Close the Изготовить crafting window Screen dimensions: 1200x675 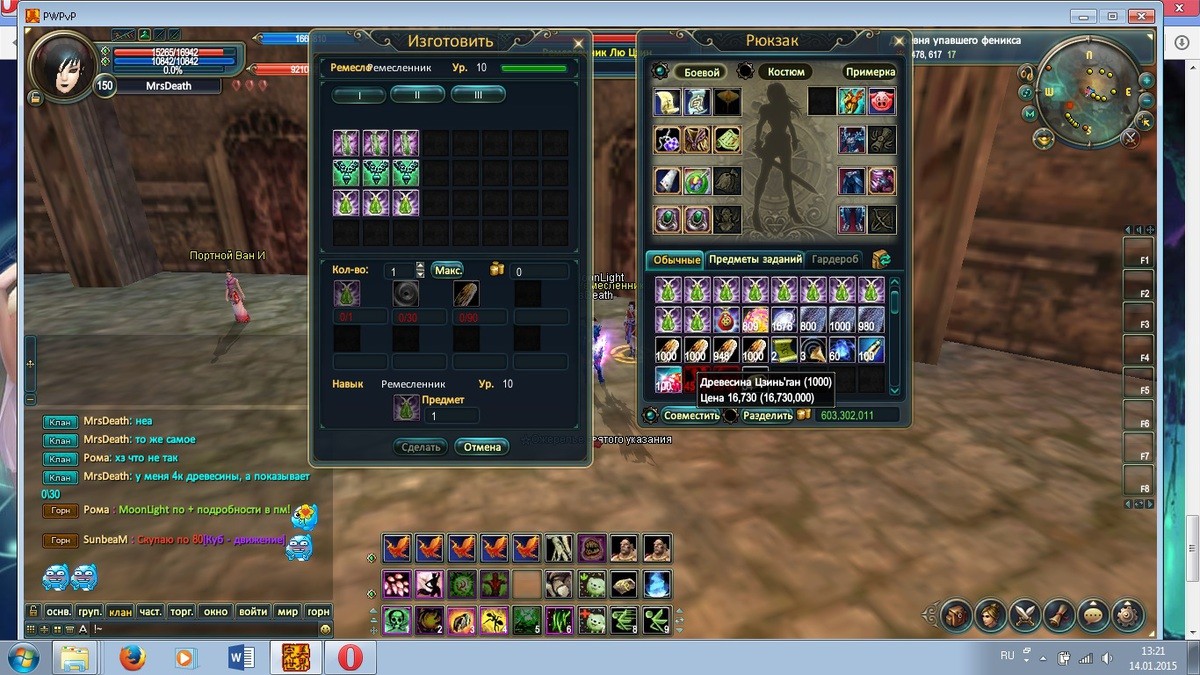coord(578,43)
